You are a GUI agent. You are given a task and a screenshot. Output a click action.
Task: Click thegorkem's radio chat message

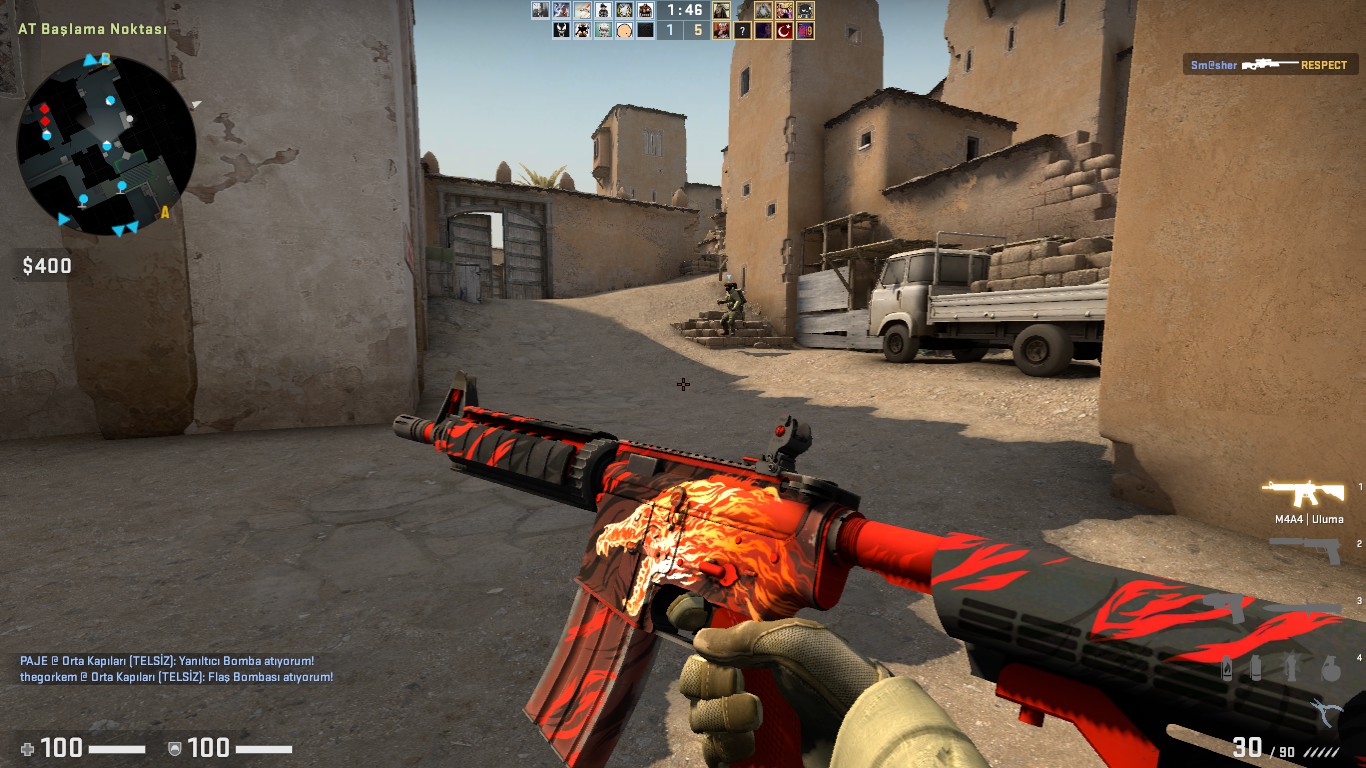pyautogui.click(x=176, y=677)
